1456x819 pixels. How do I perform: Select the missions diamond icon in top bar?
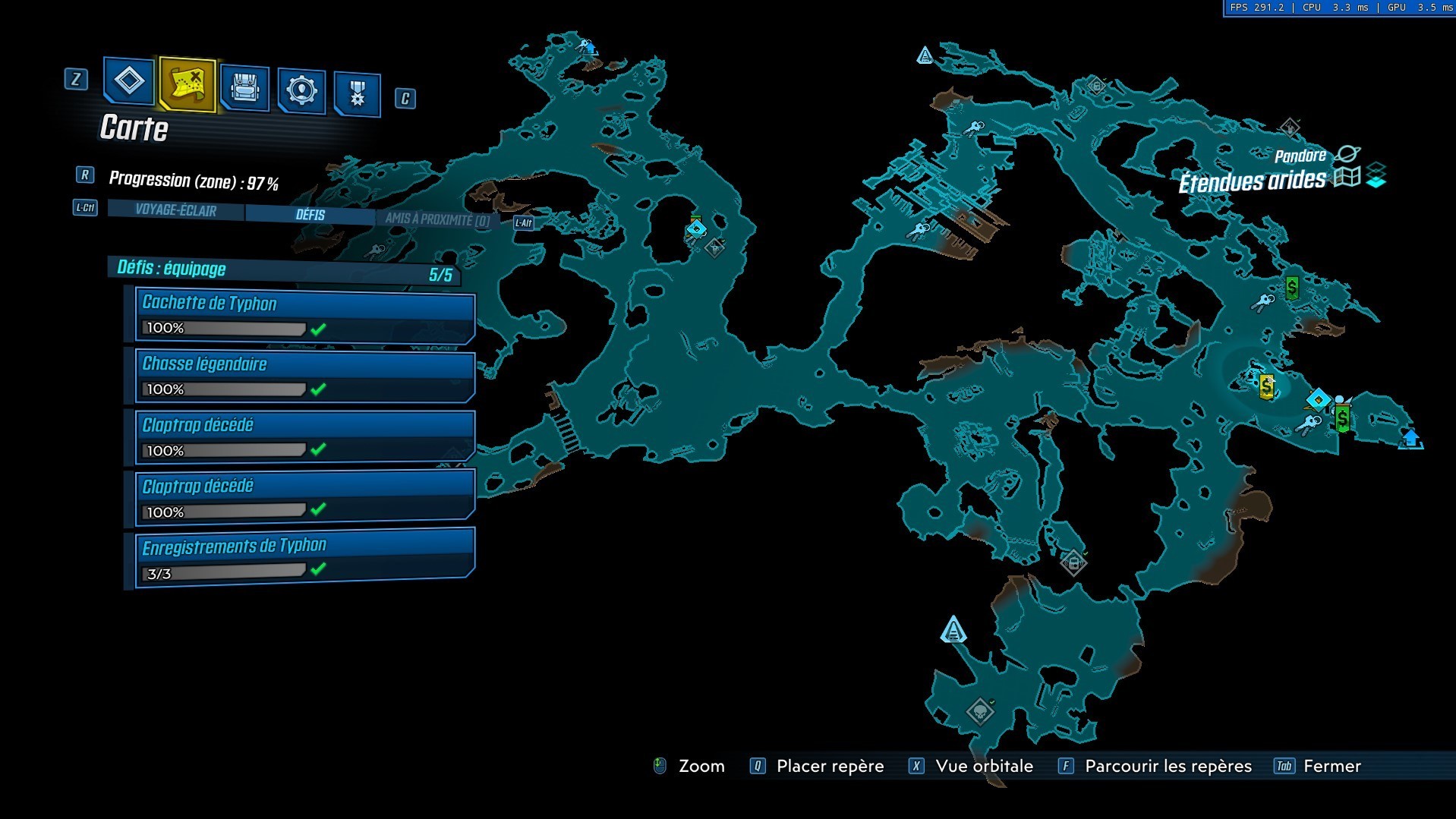[x=128, y=83]
